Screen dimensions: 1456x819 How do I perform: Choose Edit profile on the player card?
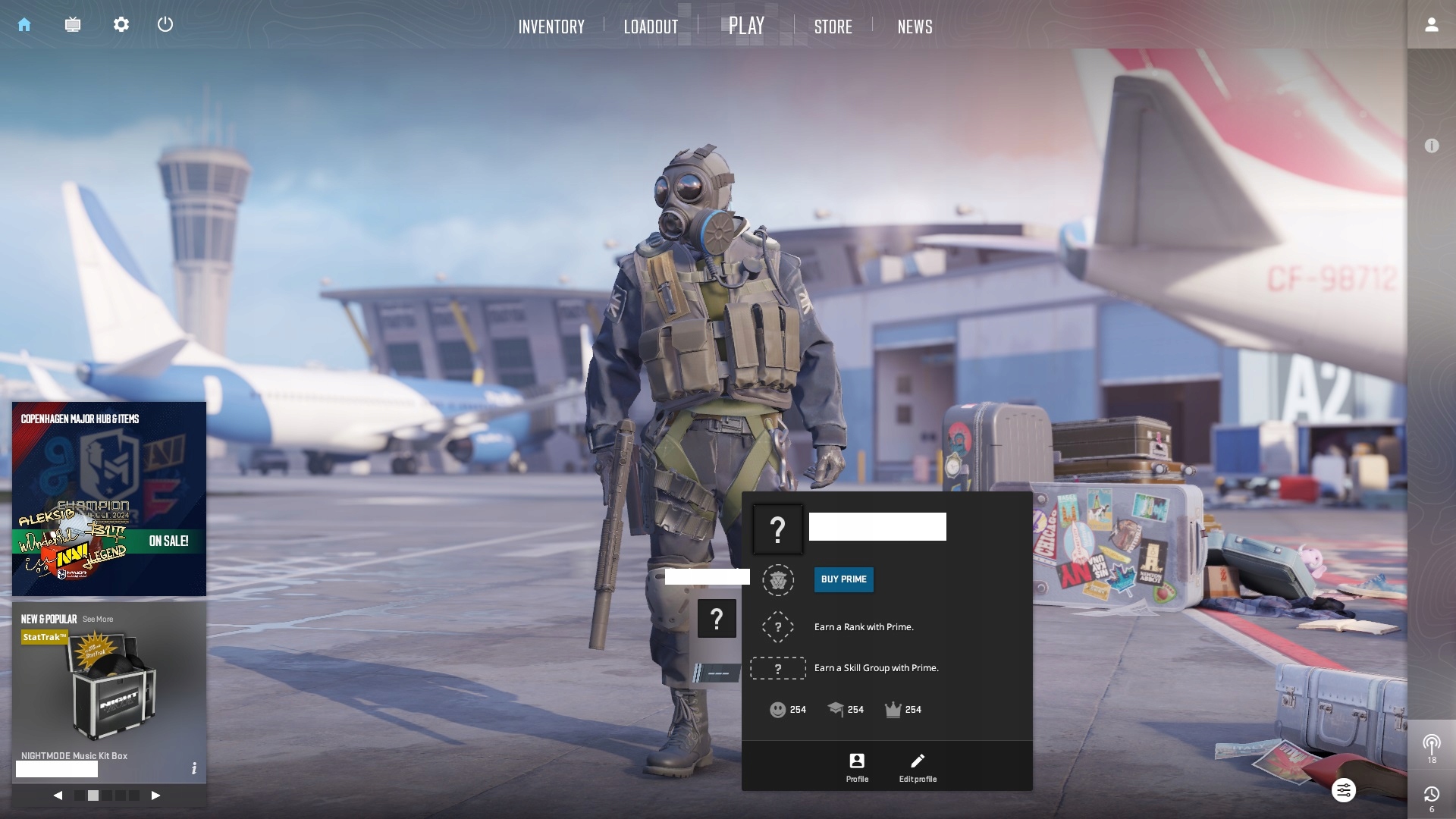pos(918,767)
